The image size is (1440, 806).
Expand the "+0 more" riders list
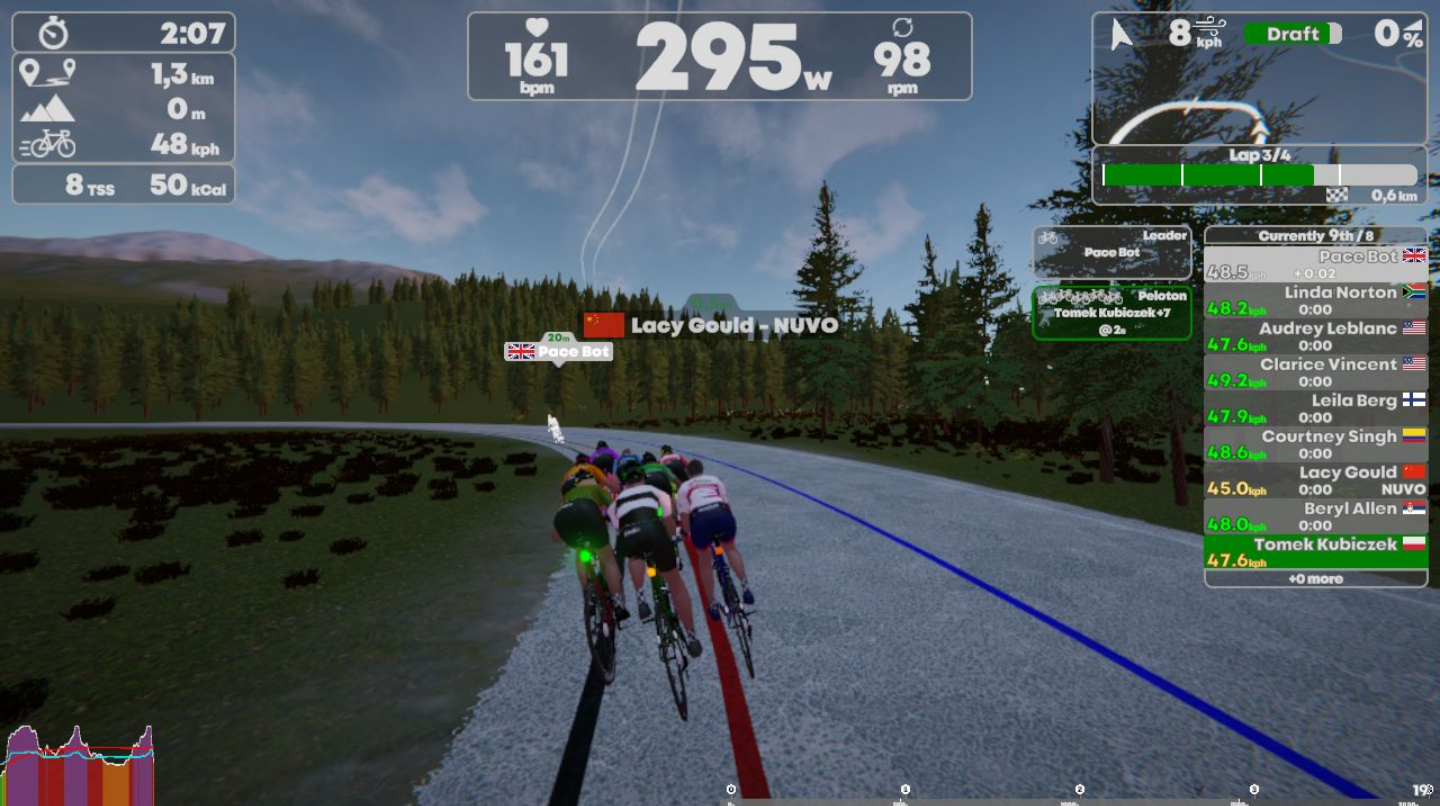click(1315, 579)
